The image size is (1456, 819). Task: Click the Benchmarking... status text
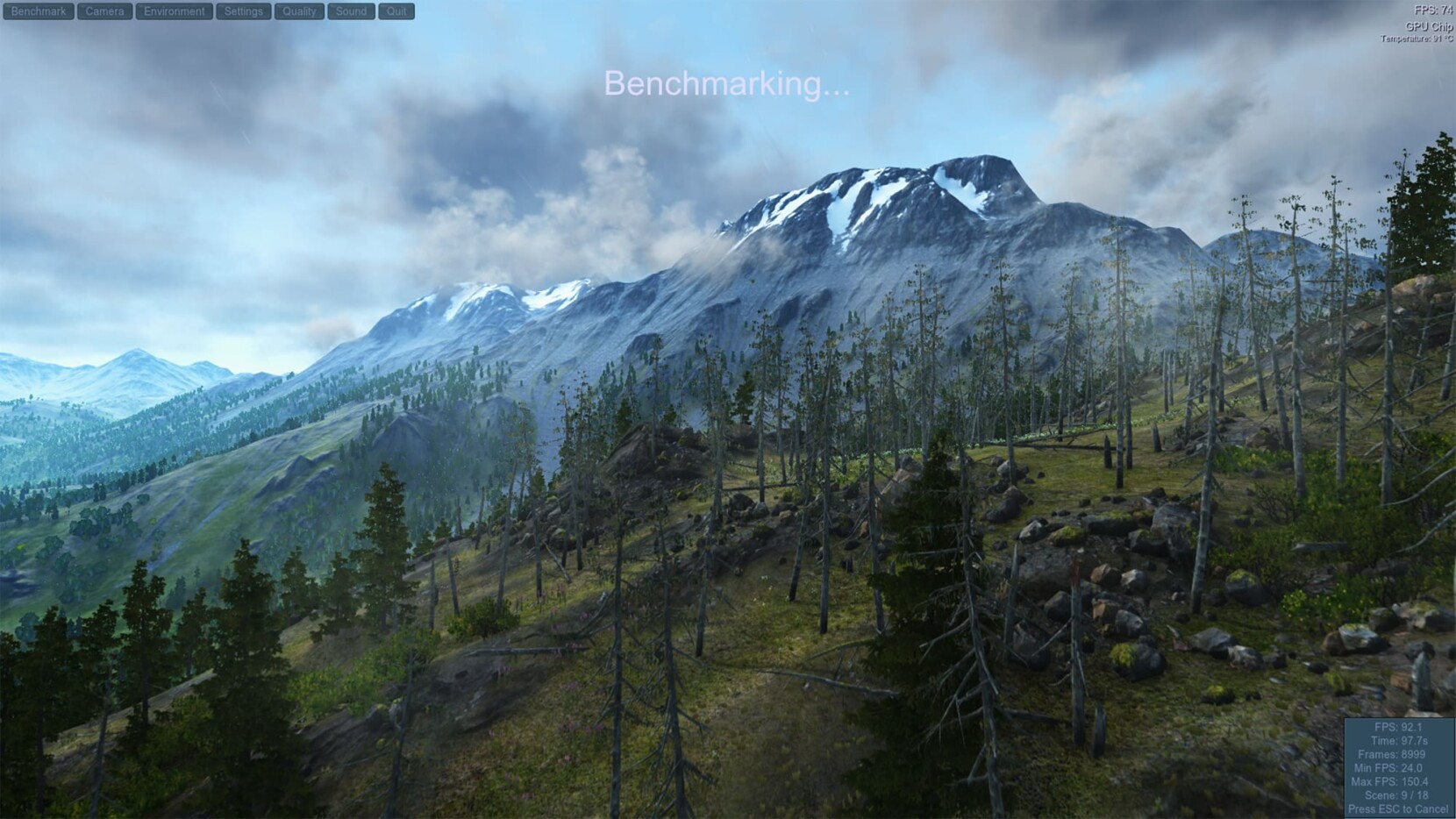click(726, 86)
